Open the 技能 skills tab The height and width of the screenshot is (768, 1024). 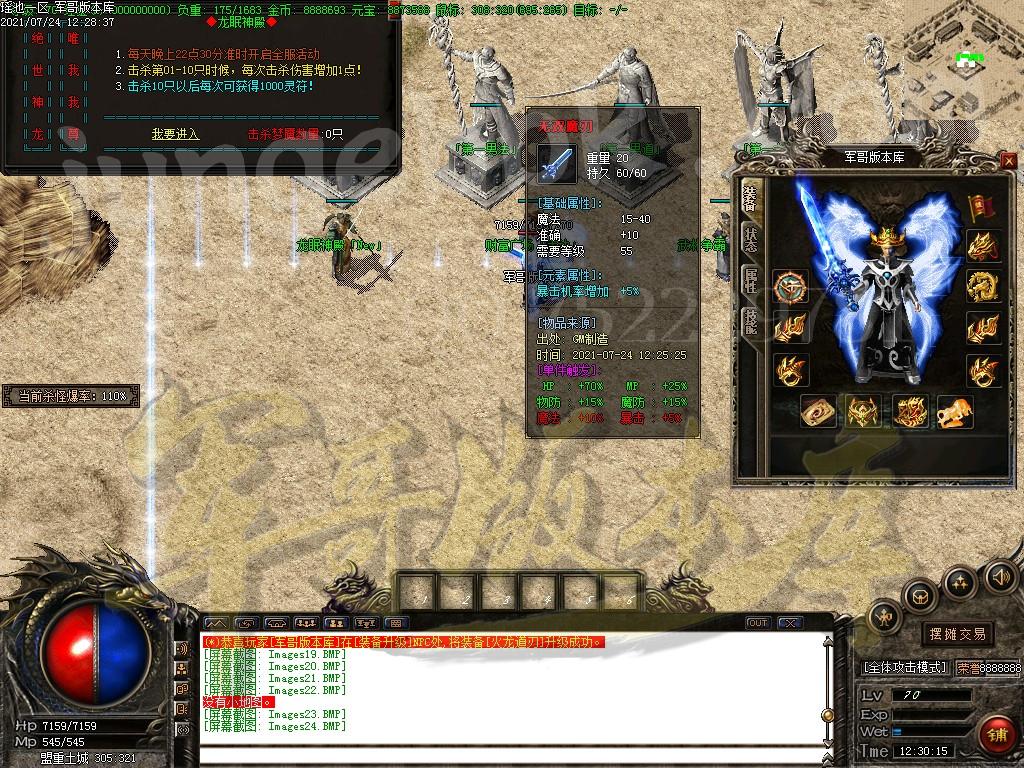coord(749,321)
